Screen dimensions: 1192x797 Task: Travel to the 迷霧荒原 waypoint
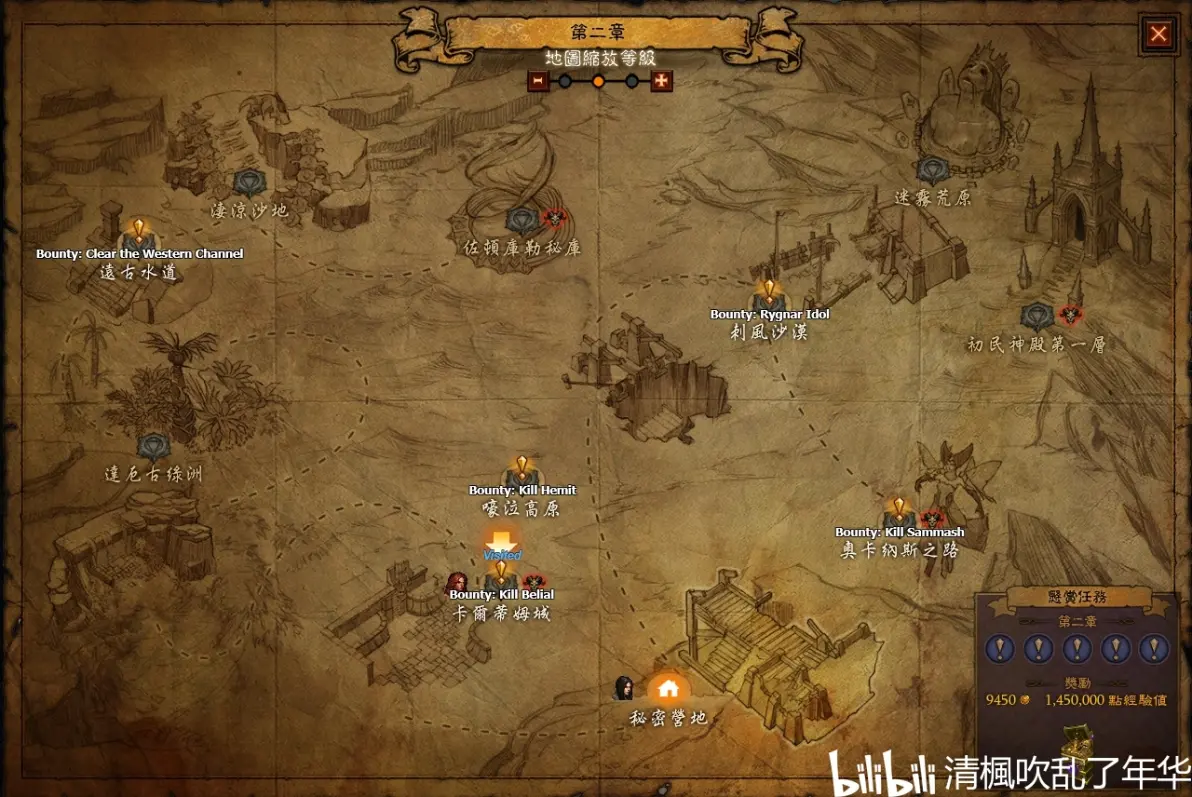(x=932, y=171)
